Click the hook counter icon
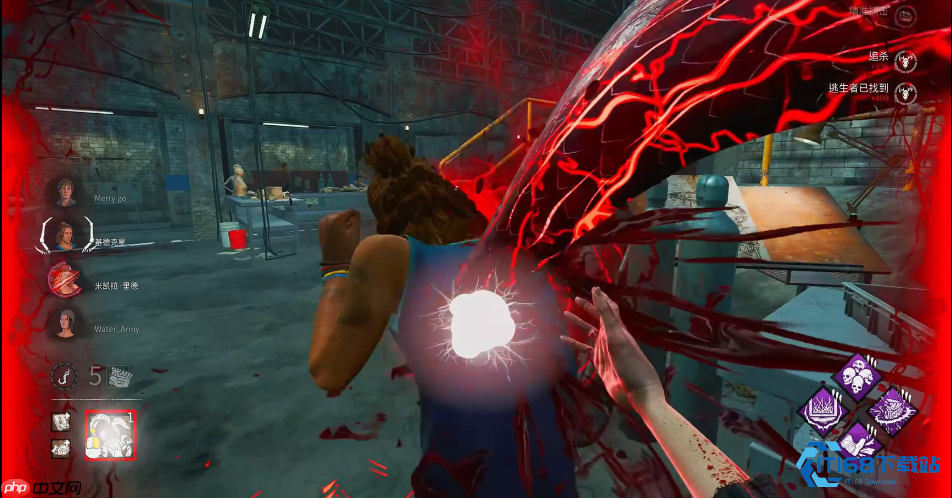This screenshot has height=498, width=952. pos(65,376)
